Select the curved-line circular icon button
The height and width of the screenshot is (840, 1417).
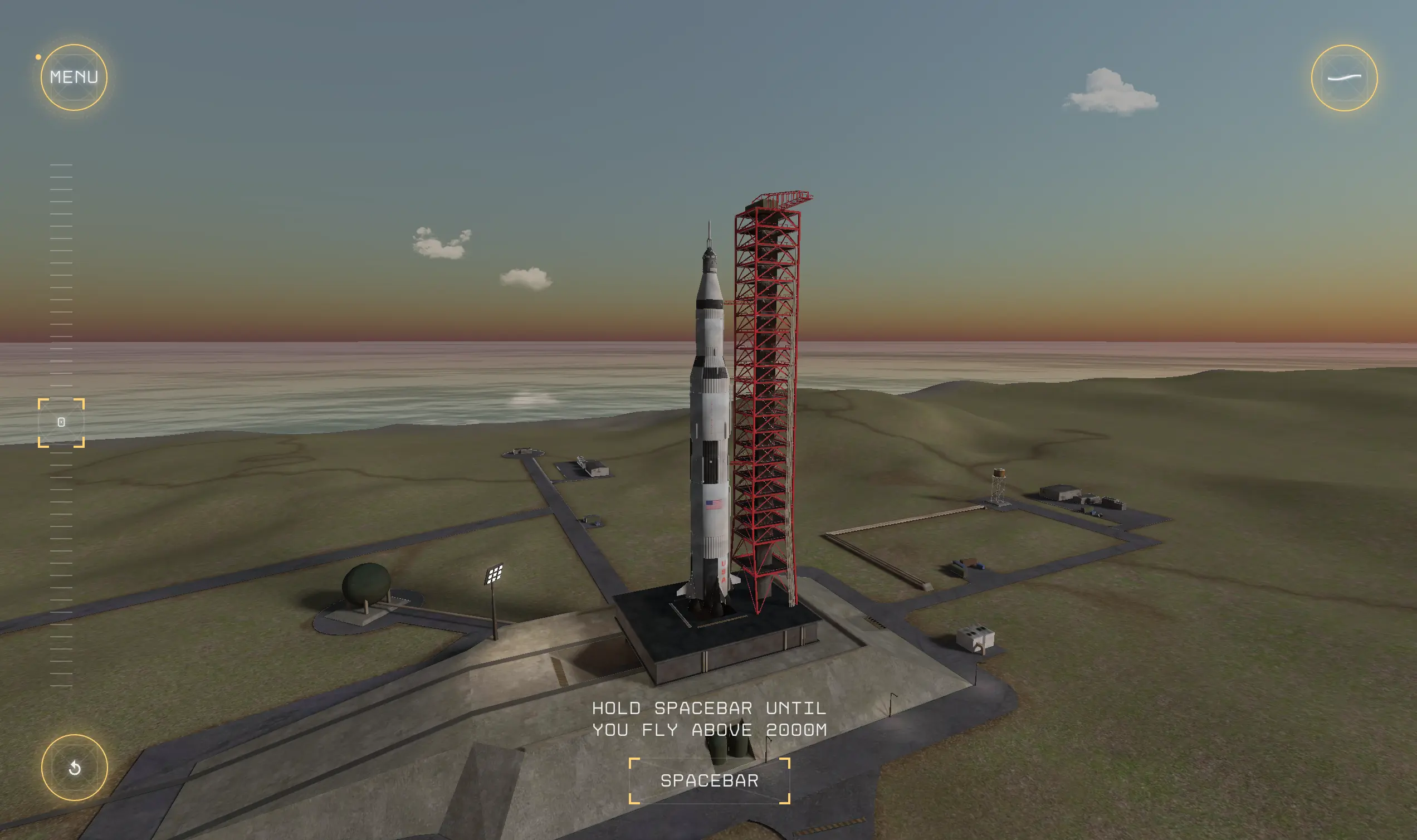click(x=1344, y=78)
